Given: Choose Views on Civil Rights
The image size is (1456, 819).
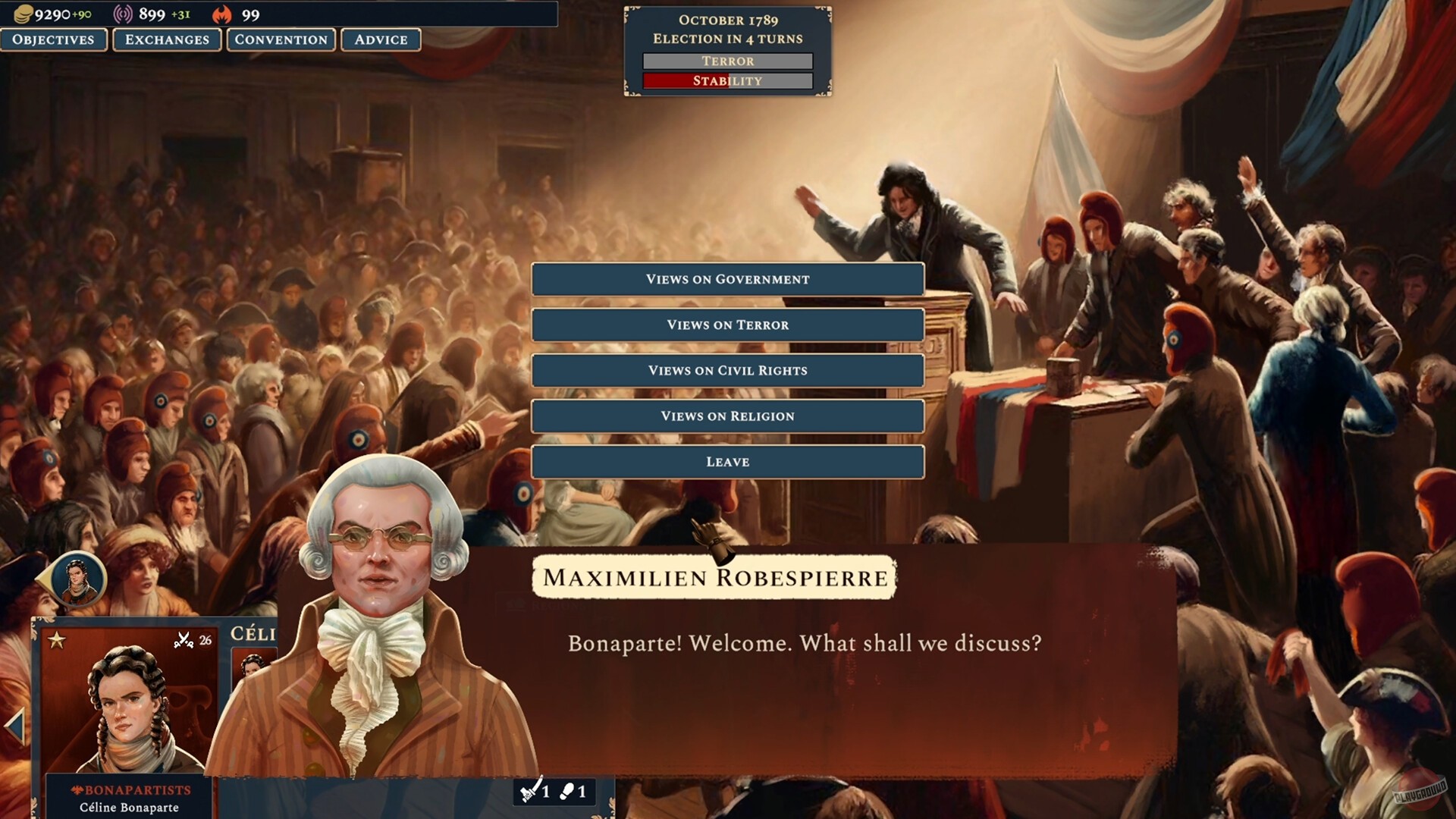Looking at the screenshot, I should pyautogui.click(x=728, y=370).
